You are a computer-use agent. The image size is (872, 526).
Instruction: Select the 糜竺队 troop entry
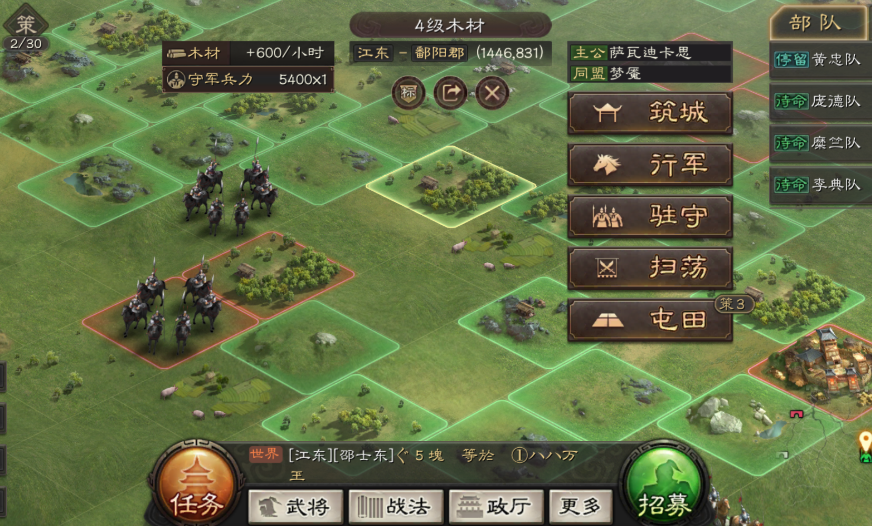pyautogui.click(x=819, y=143)
